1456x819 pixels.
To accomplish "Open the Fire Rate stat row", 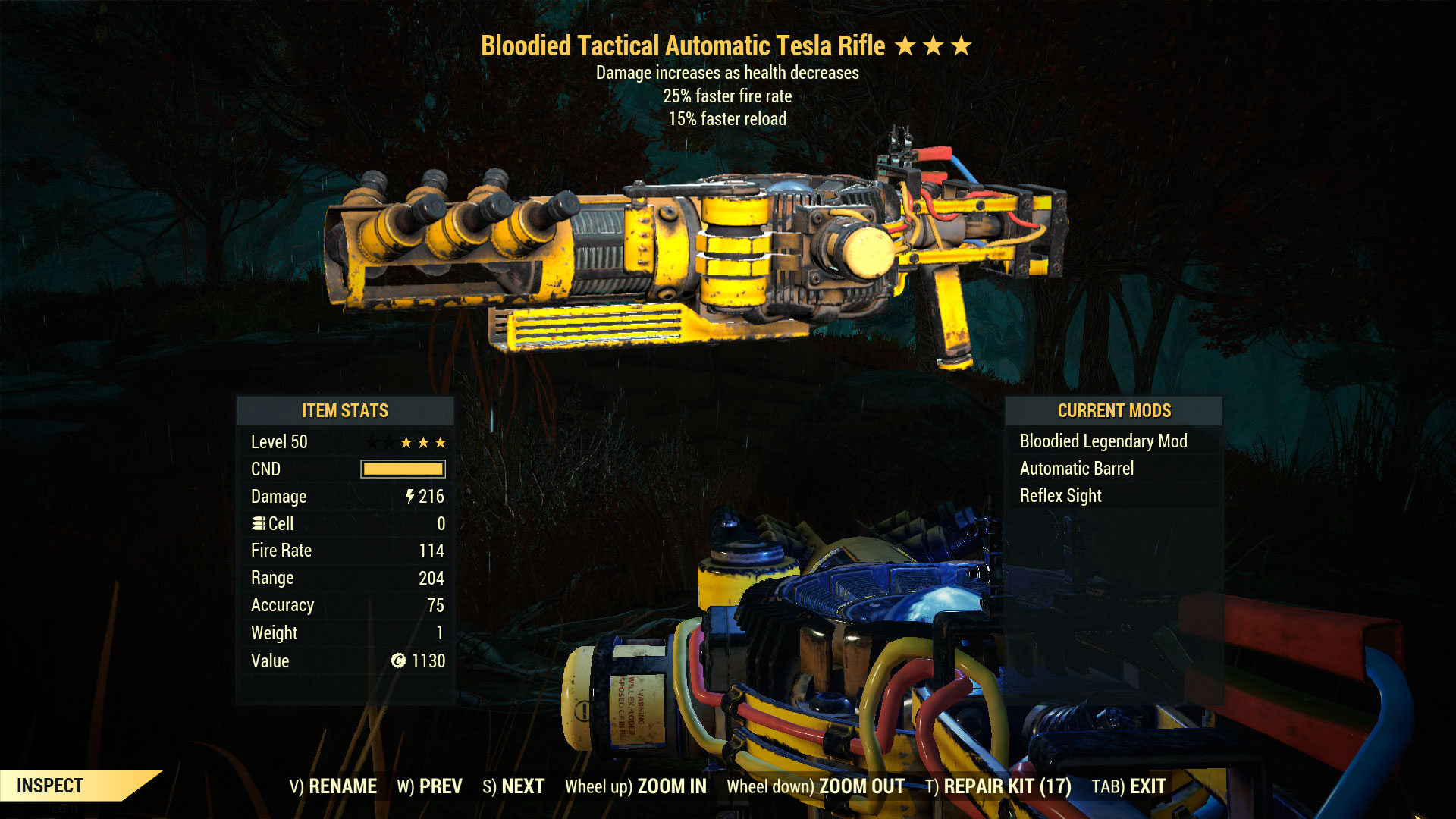I will (x=344, y=550).
